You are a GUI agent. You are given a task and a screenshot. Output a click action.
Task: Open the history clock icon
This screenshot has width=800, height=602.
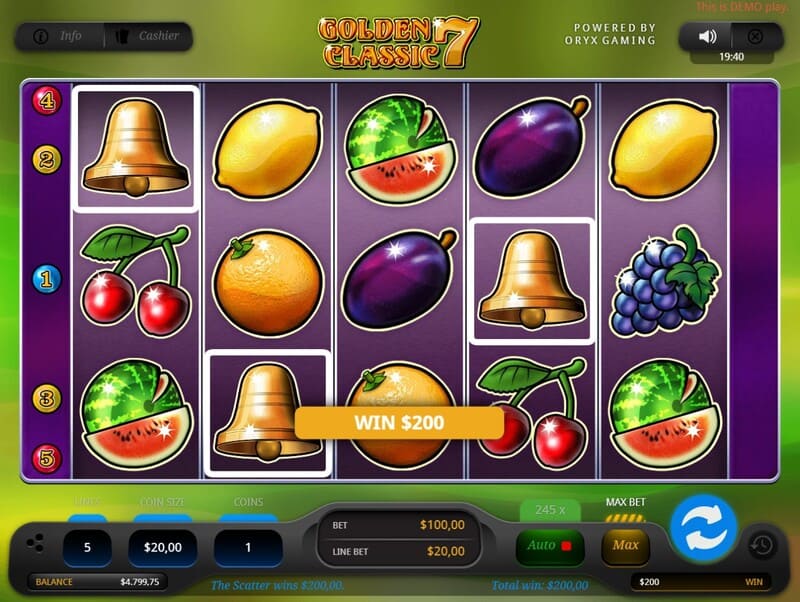pyautogui.click(x=761, y=545)
